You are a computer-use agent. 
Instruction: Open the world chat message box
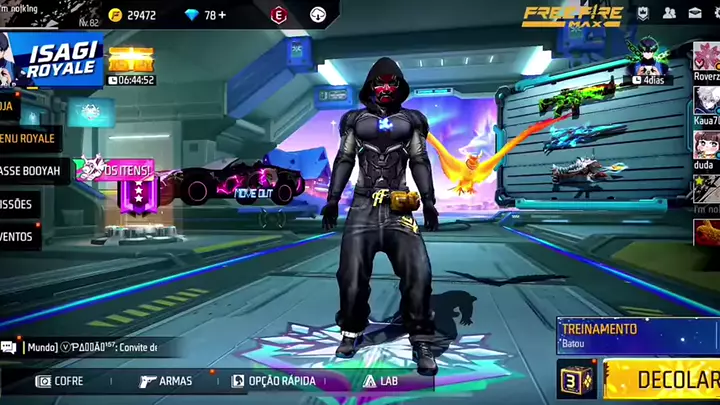pyautogui.click(x=92, y=348)
